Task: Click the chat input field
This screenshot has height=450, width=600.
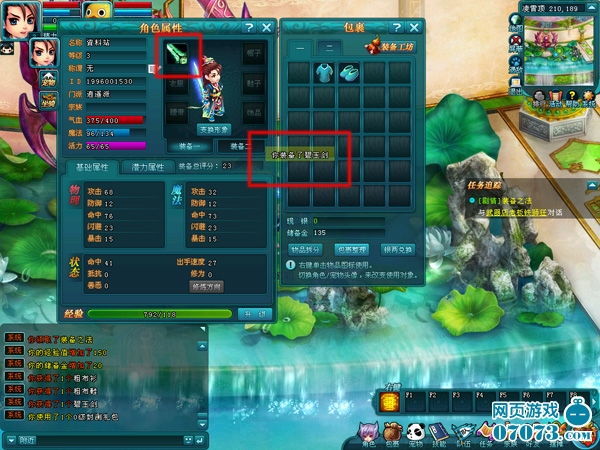Action: click(x=100, y=439)
